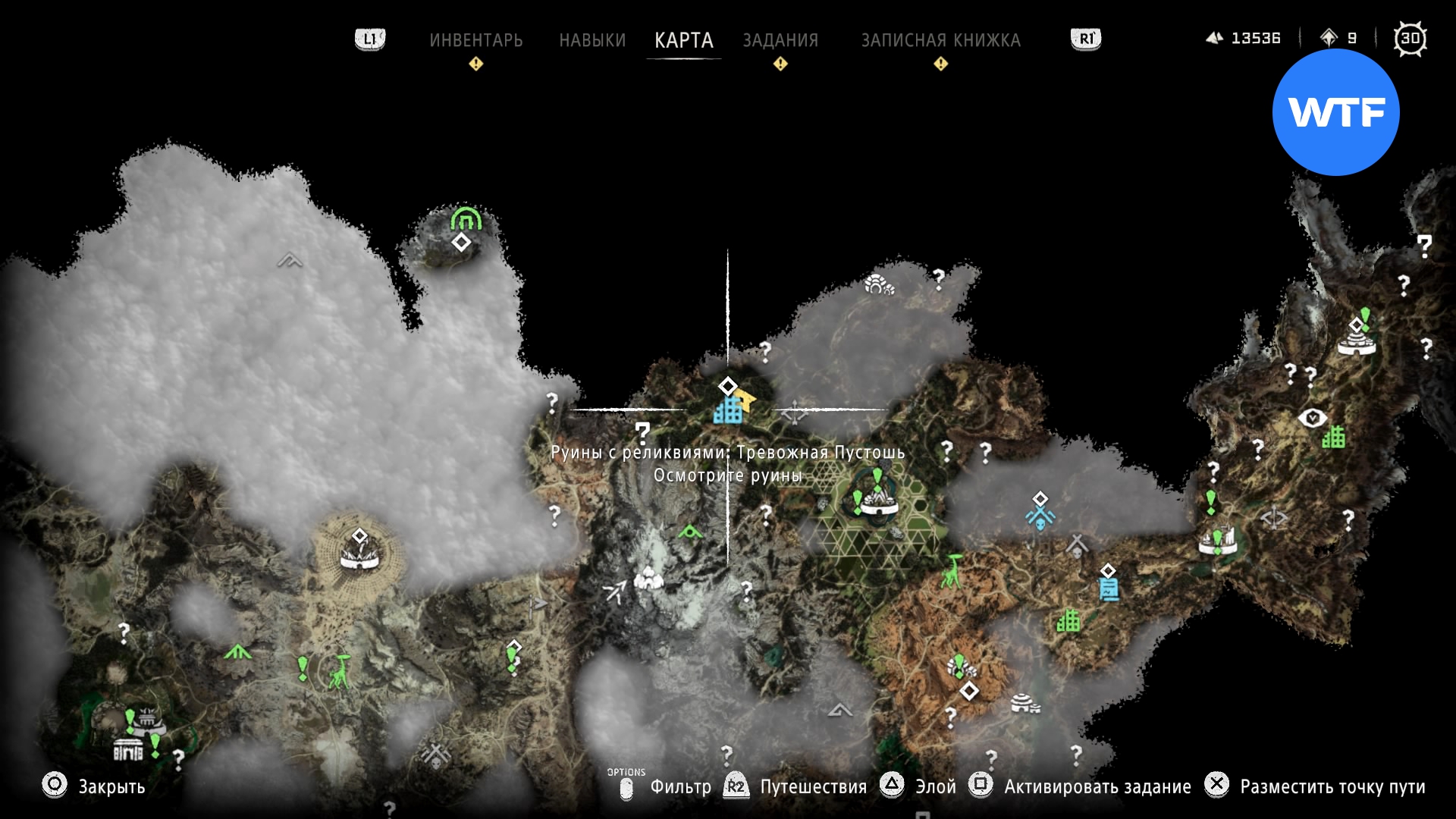The image size is (1456, 819).
Task: Pick the green tallneck marker in the orange desert
Action: point(951,571)
